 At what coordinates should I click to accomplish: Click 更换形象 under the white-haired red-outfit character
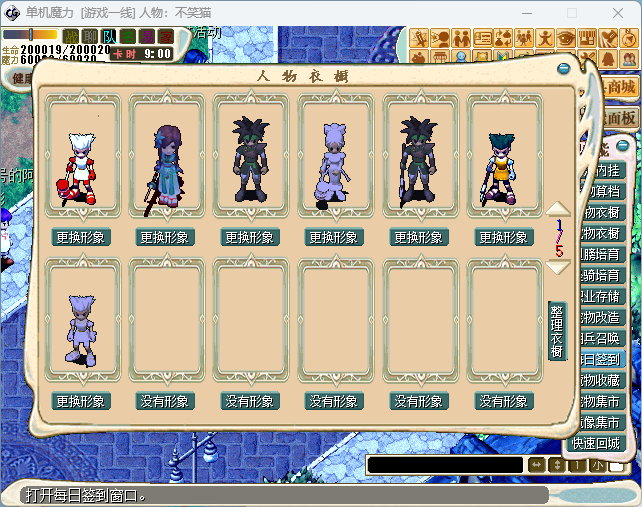(81, 238)
